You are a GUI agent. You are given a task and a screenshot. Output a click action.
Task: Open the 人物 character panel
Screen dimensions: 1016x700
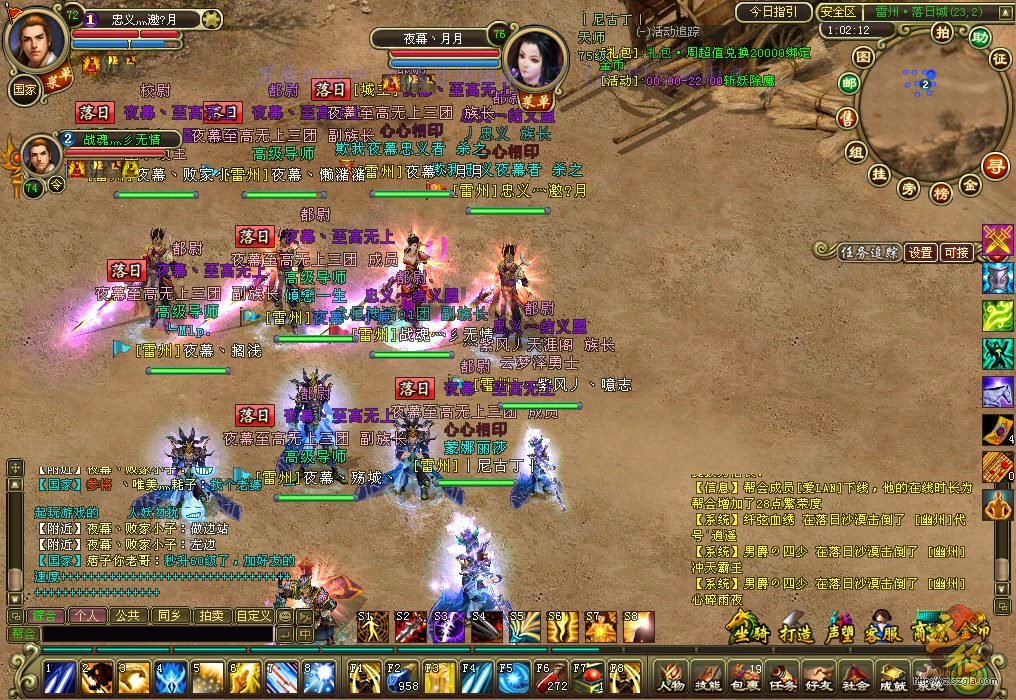pos(669,677)
